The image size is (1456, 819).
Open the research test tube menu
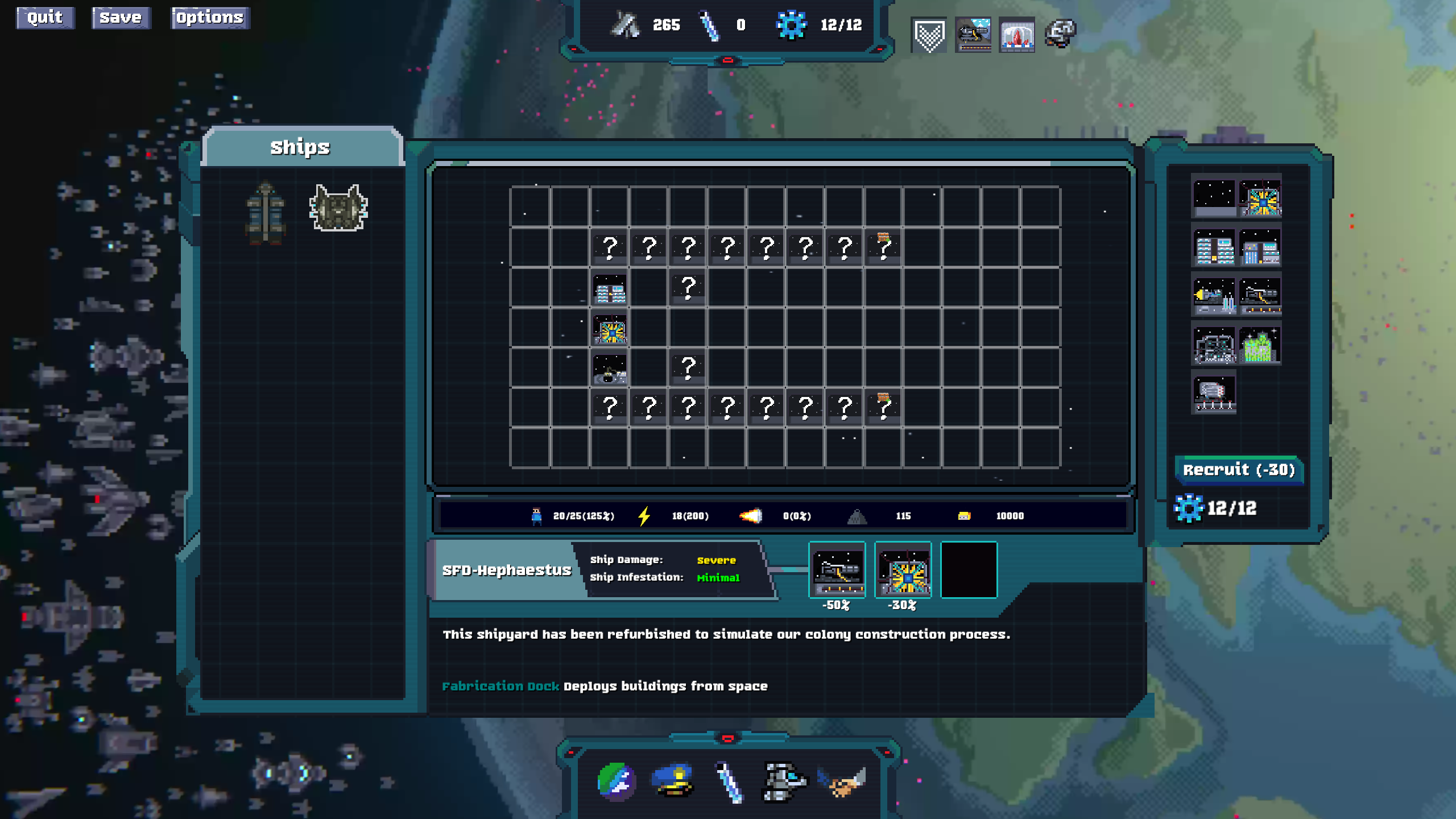729,781
